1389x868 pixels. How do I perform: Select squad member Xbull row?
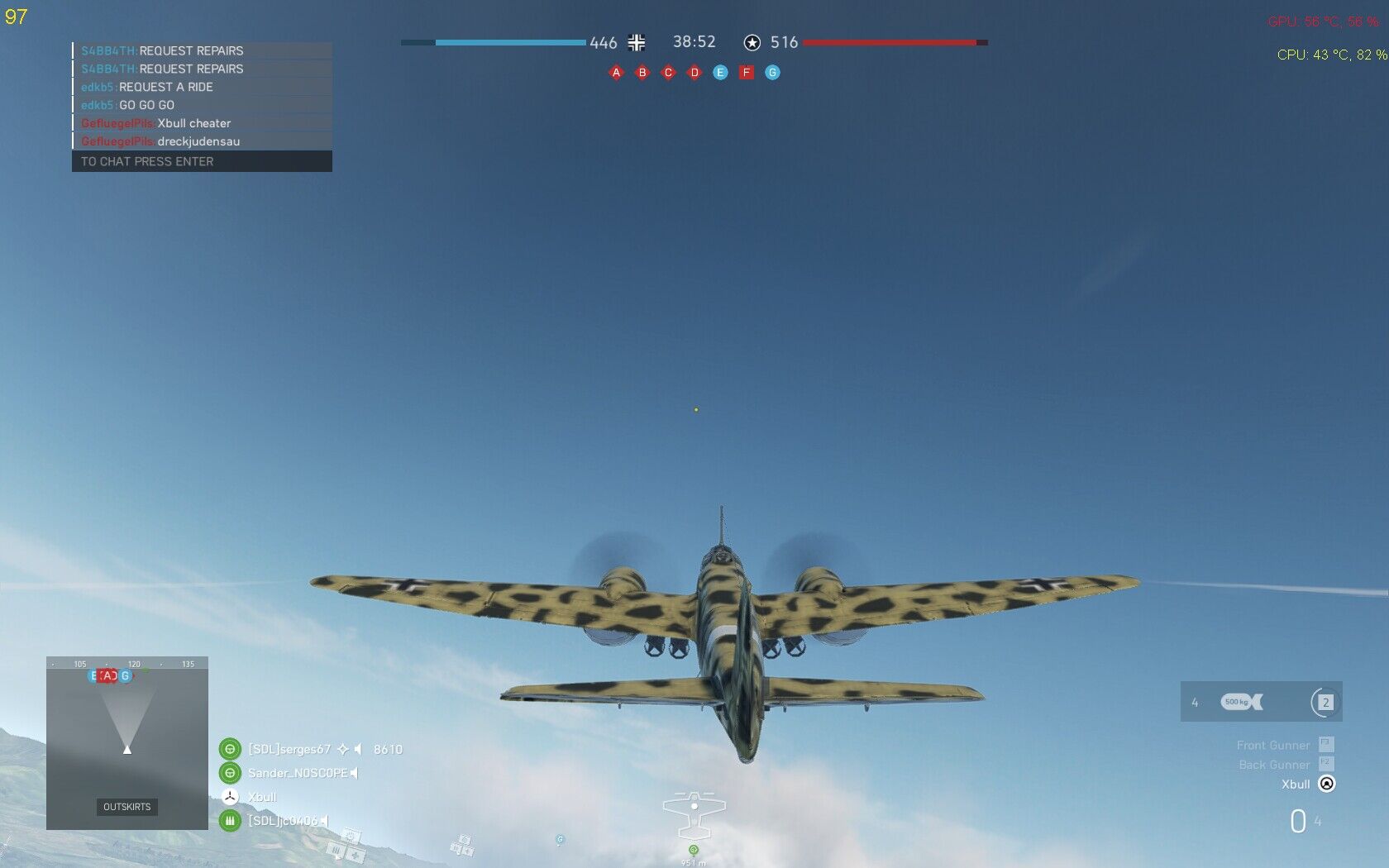[261, 797]
